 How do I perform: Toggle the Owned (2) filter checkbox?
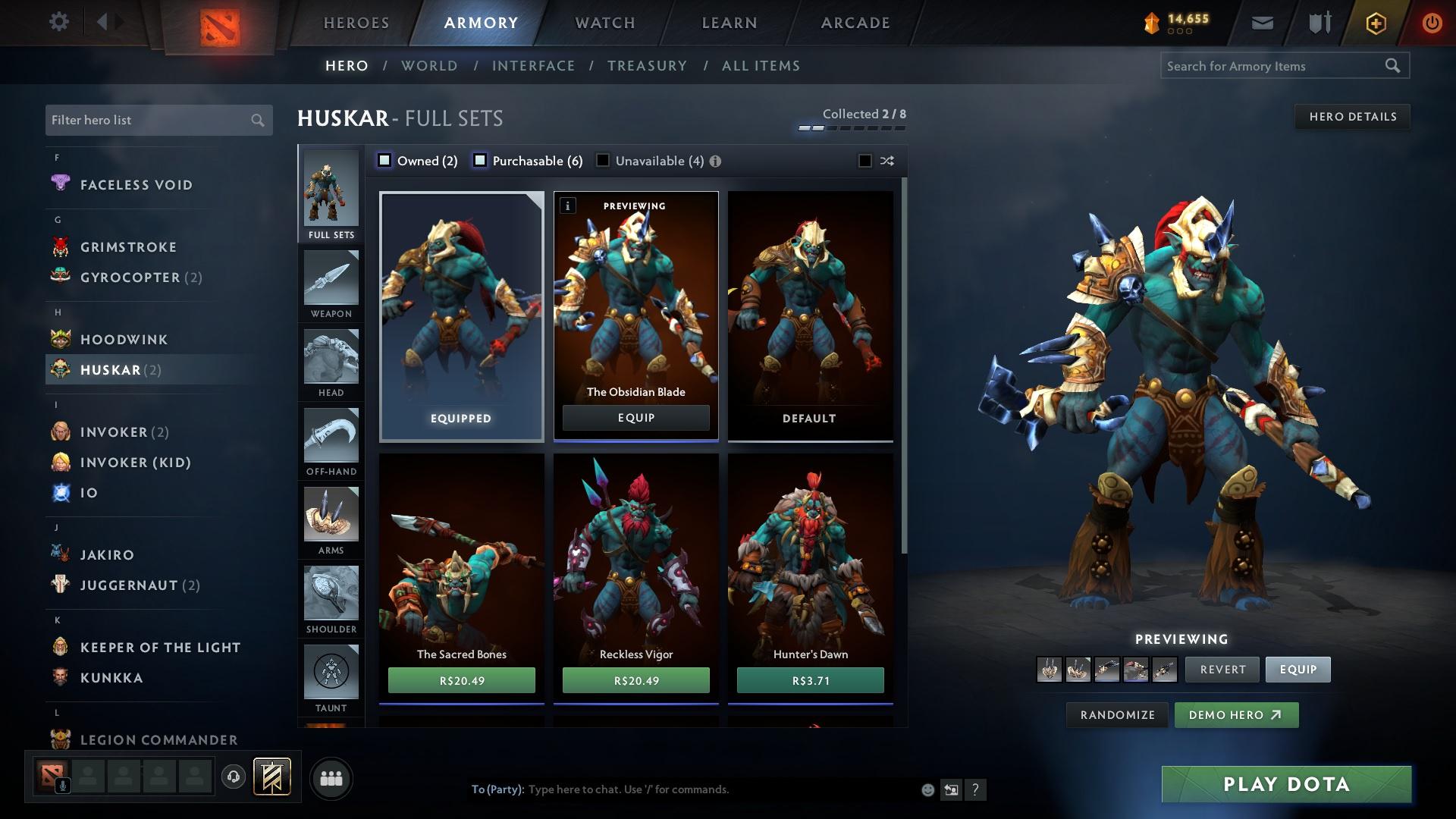[x=385, y=161]
